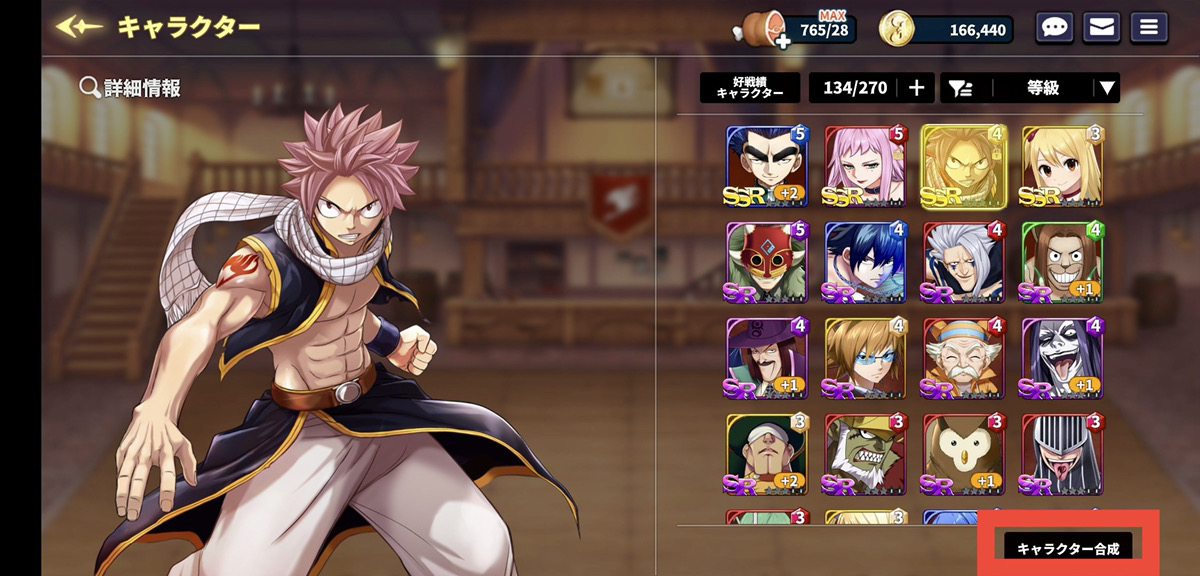Pick the blue-haired Gray SR portrait
The image size is (1200, 576).
[865, 263]
